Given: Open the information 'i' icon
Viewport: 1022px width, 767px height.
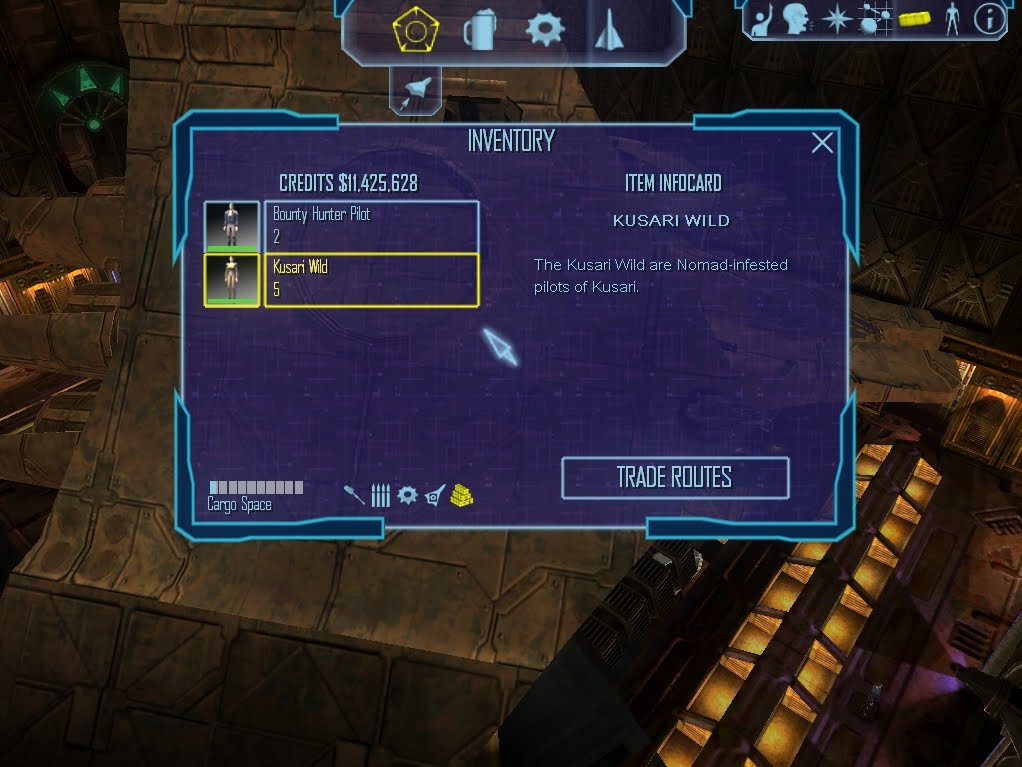Looking at the screenshot, I should pyautogui.click(x=989, y=19).
